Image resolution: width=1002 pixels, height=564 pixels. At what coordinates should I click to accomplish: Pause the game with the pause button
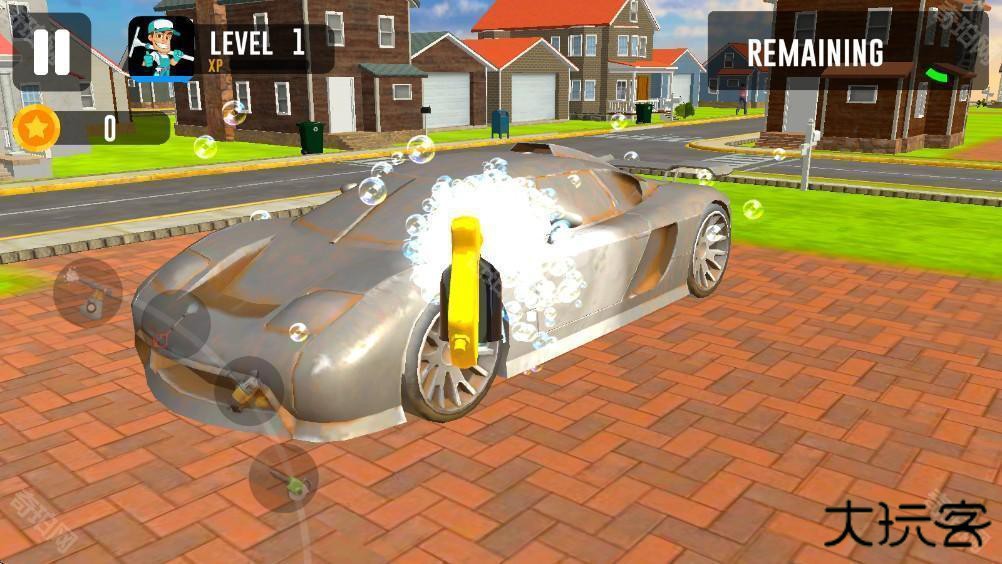pyautogui.click(x=51, y=52)
